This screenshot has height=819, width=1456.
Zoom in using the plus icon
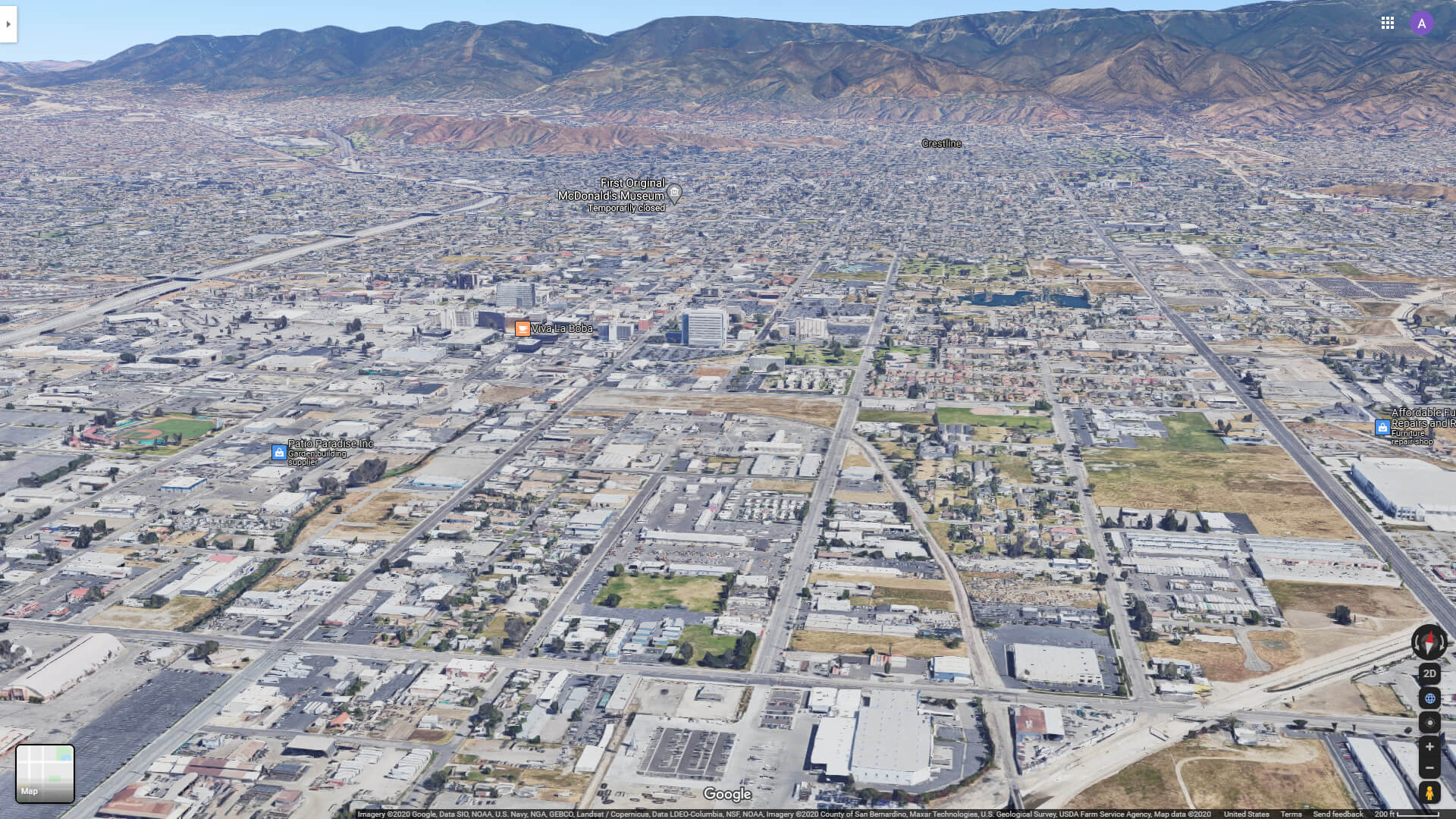pyautogui.click(x=1429, y=745)
